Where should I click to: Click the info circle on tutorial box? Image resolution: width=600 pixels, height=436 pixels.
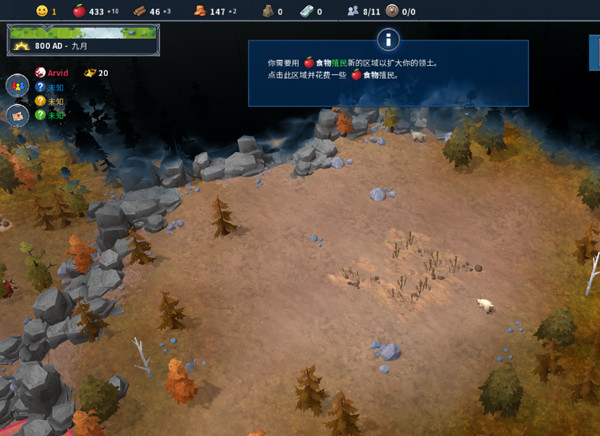(388, 40)
